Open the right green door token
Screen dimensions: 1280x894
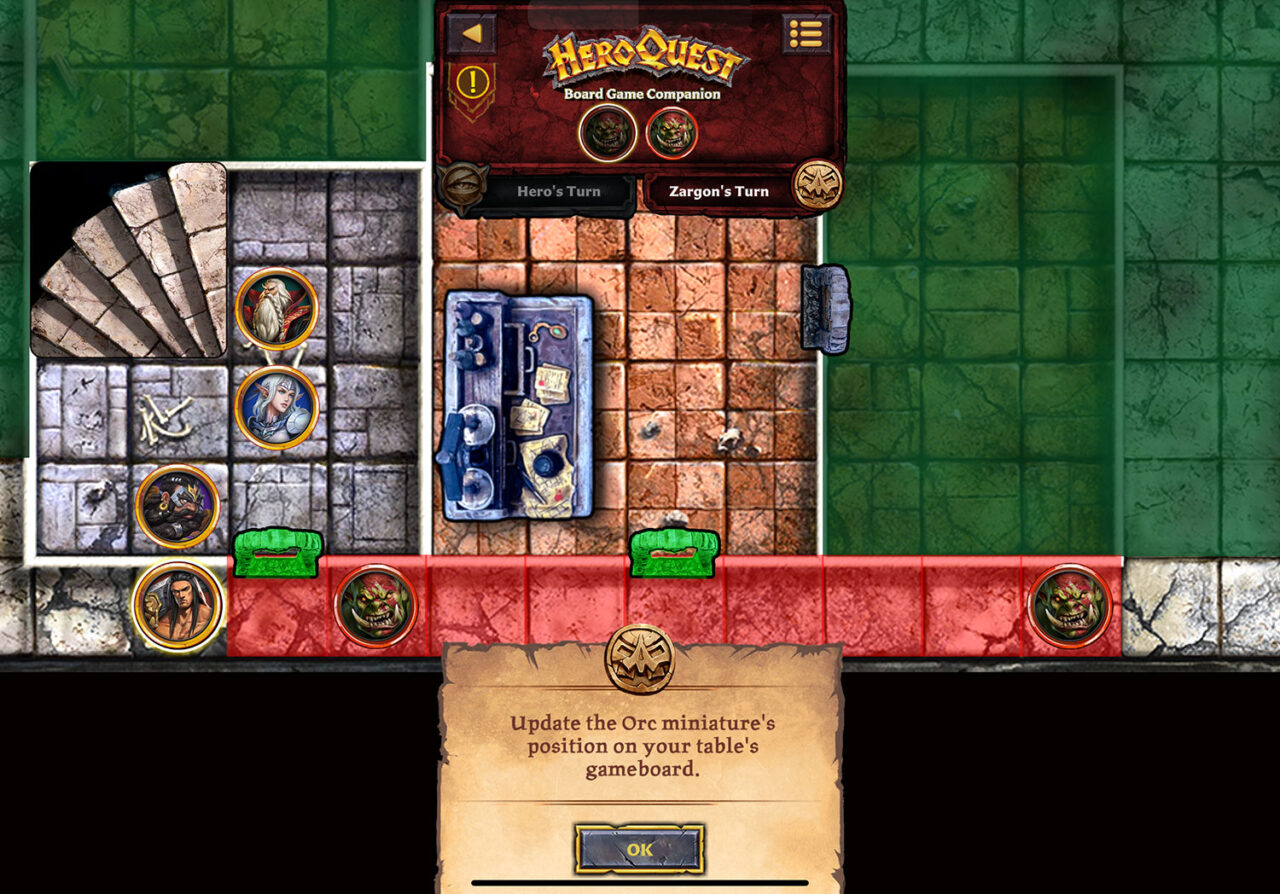(x=672, y=554)
